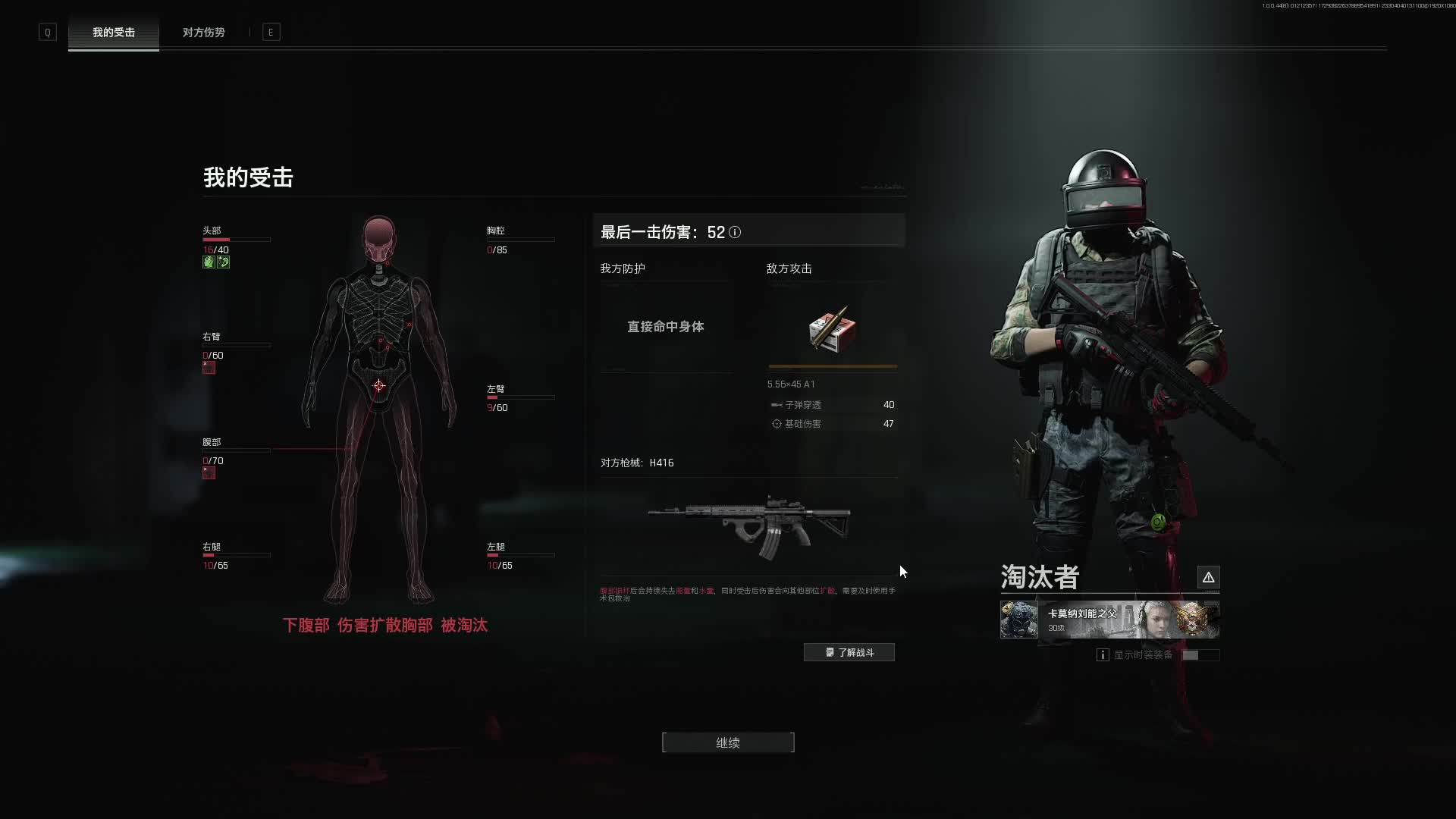Select the 5.56x45 A1 ammo box icon
1456x819 pixels.
click(832, 330)
